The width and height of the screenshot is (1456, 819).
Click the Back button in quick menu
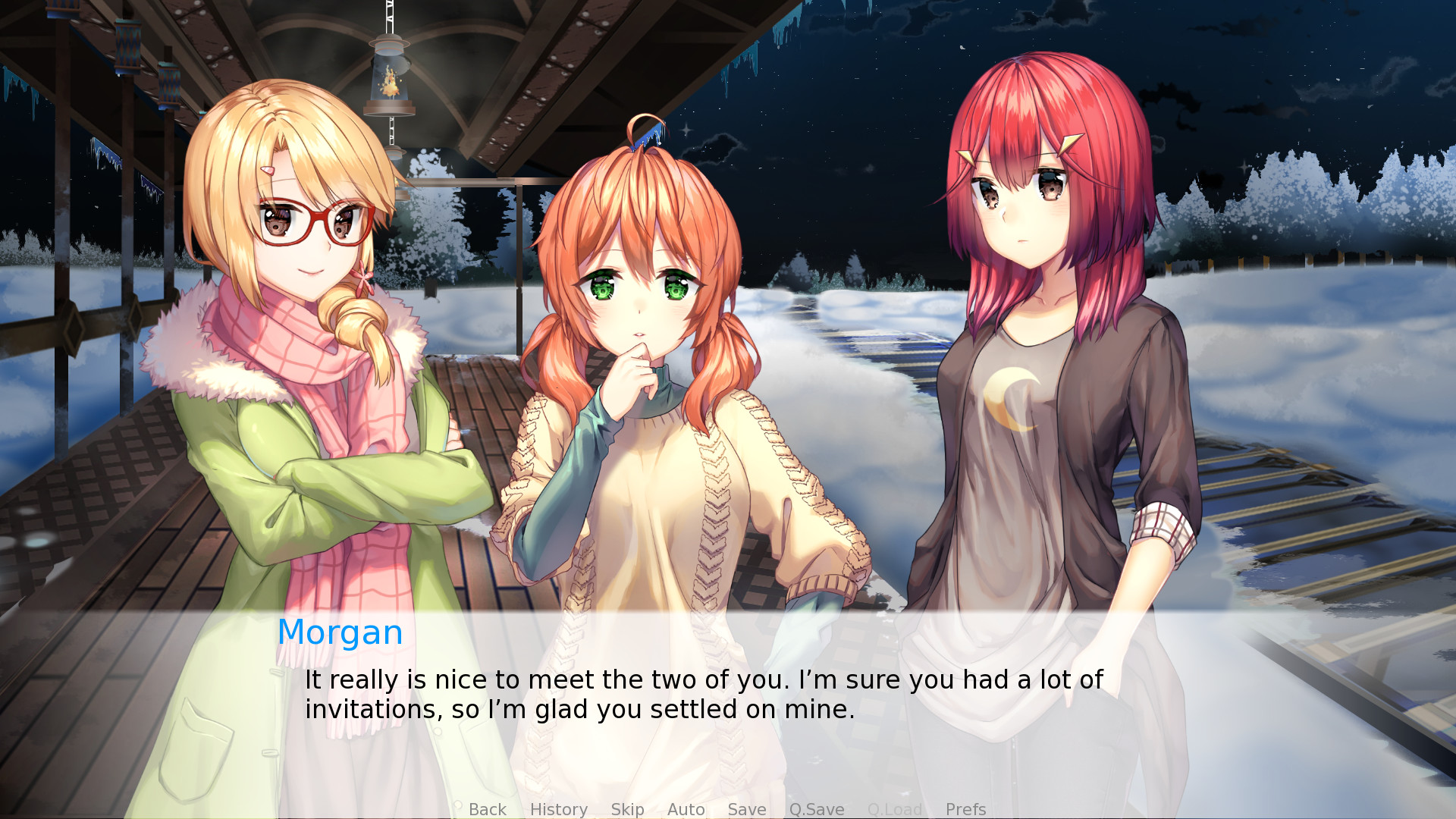(x=488, y=809)
